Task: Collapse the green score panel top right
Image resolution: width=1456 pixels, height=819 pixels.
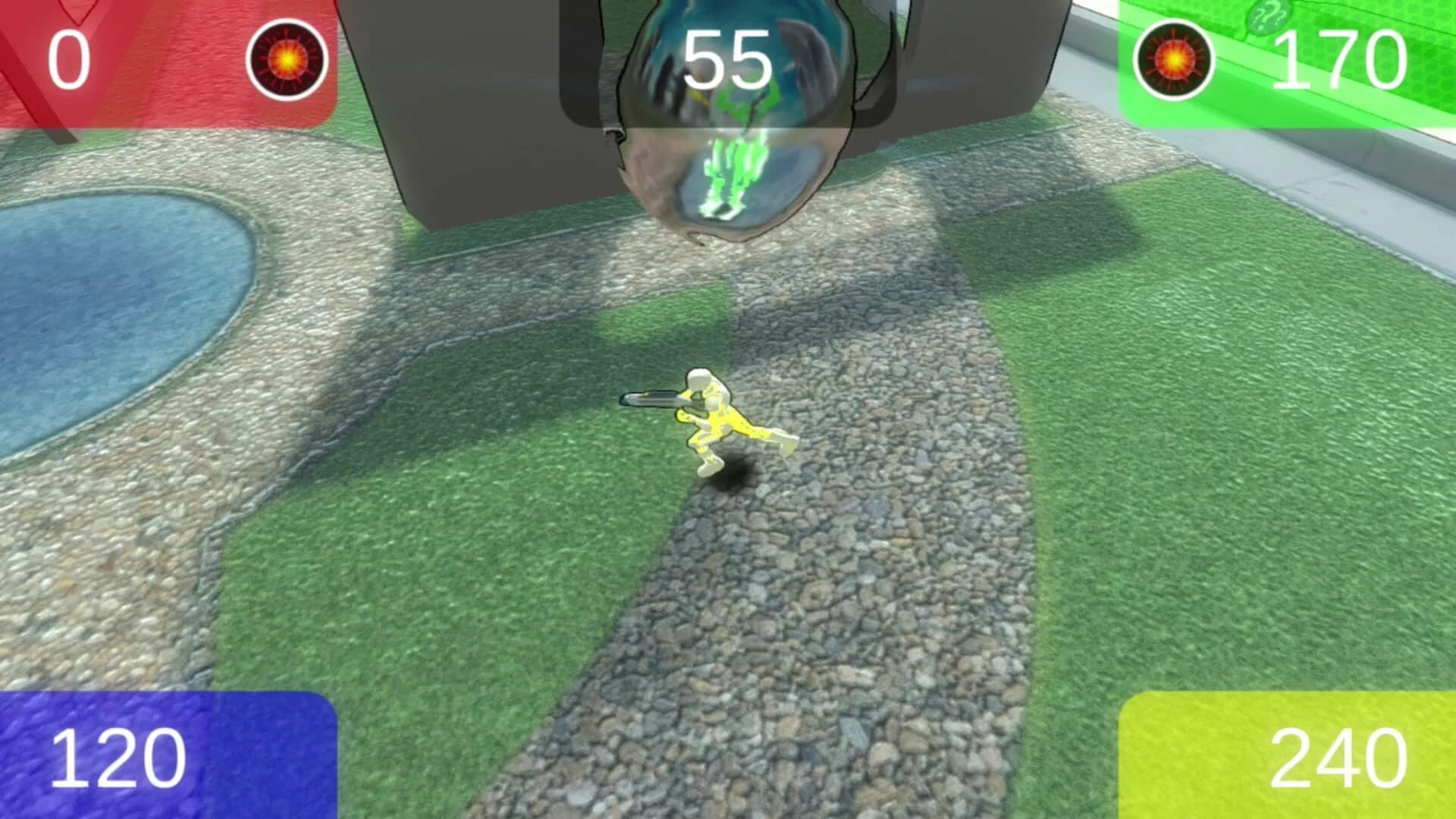Action: pos(1289,61)
